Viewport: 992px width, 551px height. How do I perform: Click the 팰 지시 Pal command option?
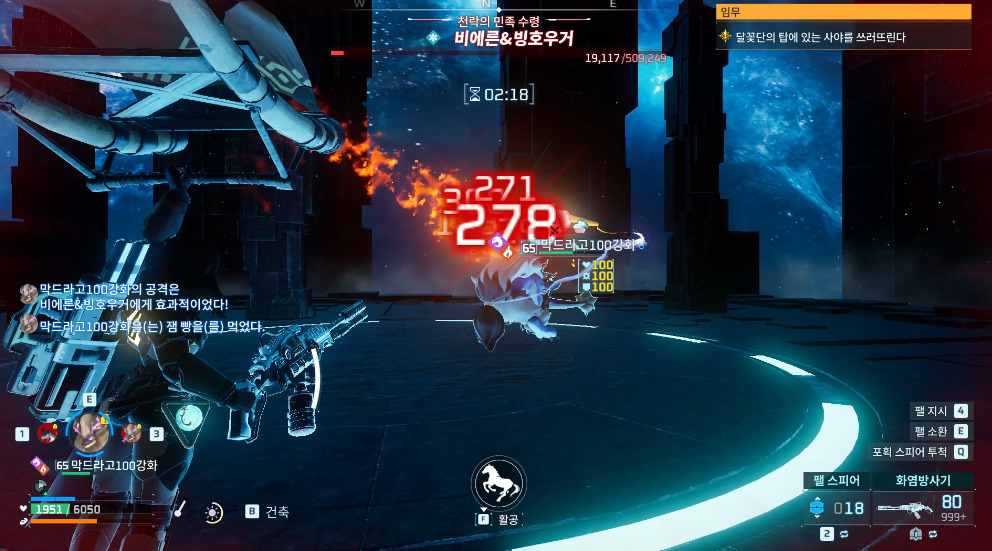click(940, 411)
